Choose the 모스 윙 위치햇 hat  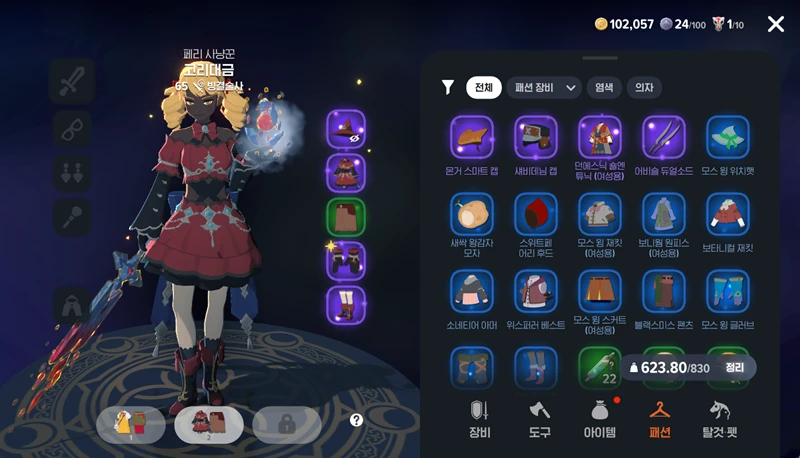click(728, 137)
